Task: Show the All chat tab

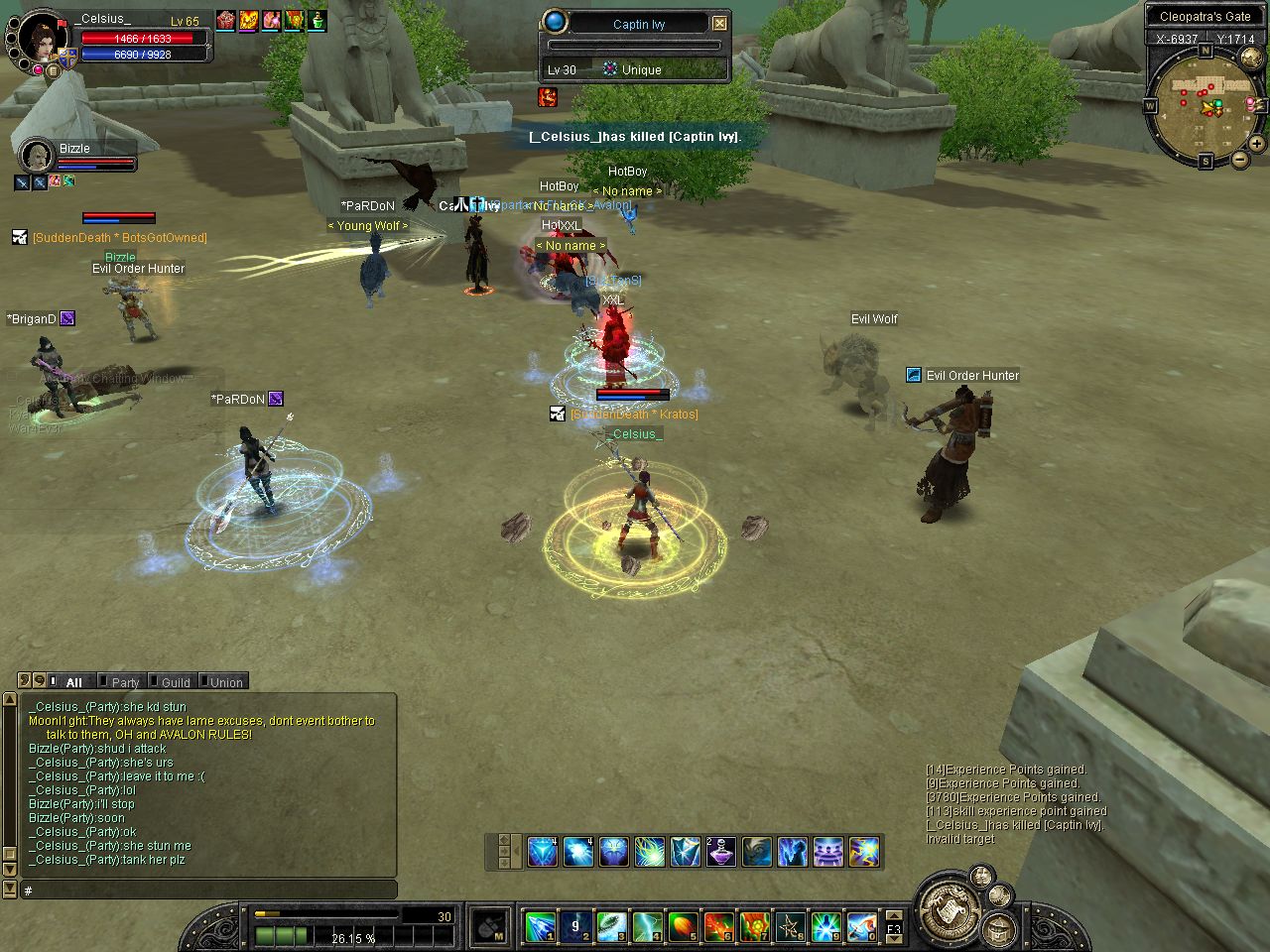Action: click(x=73, y=682)
